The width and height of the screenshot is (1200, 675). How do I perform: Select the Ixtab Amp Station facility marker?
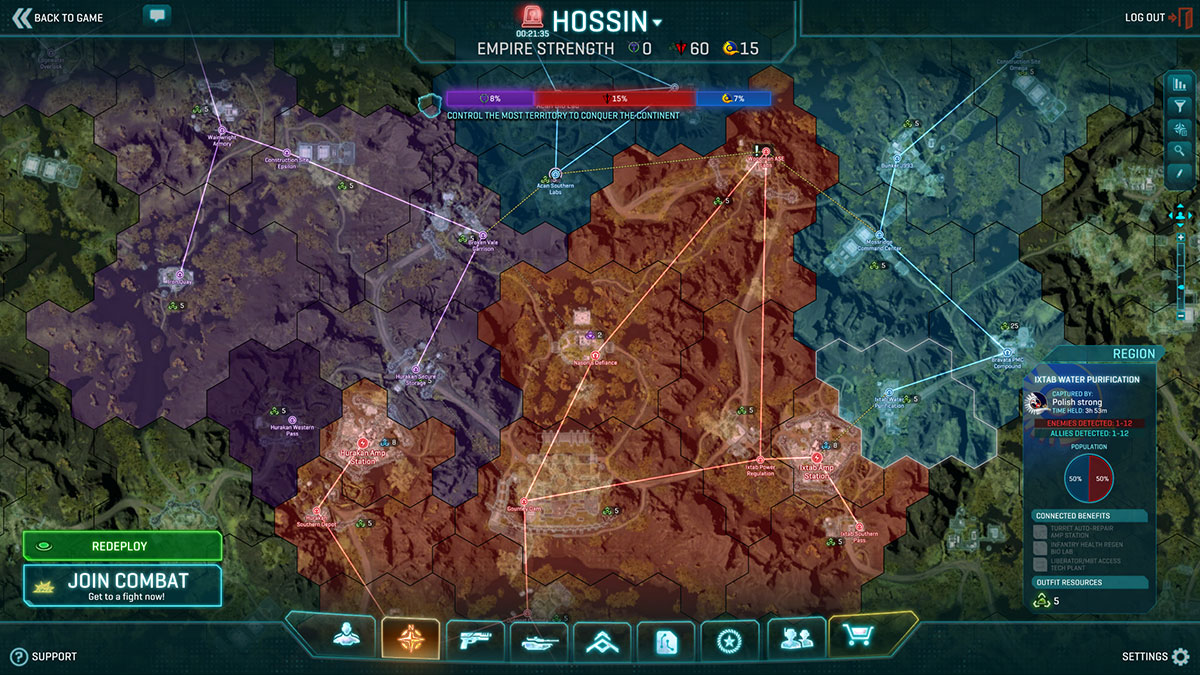pyautogui.click(x=817, y=457)
